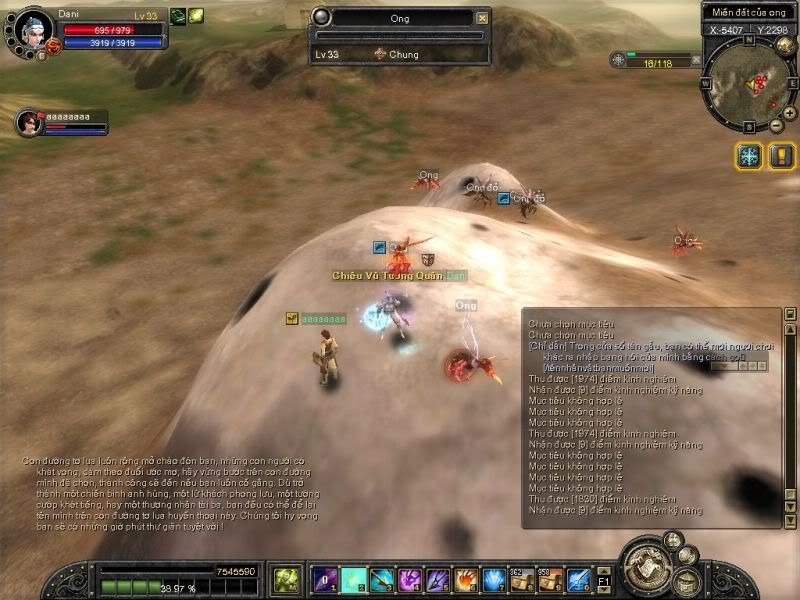Activate the blue ice shard skill
Screen dimensions: 800x600
click(494, 580)
